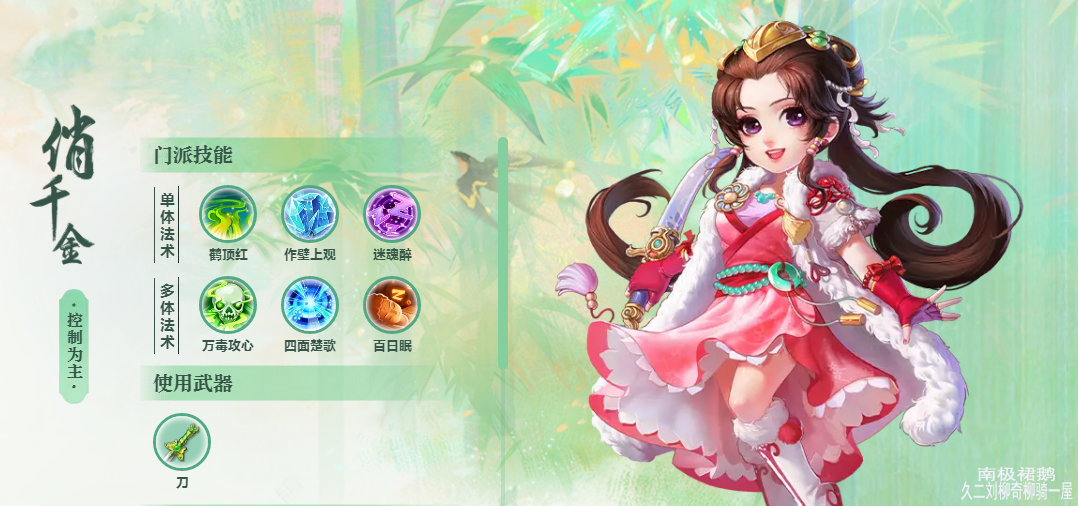Pick the 百日眠 sleep skill icon
The height and width of the screenshot is (506, 1078).
pos(391,304)
